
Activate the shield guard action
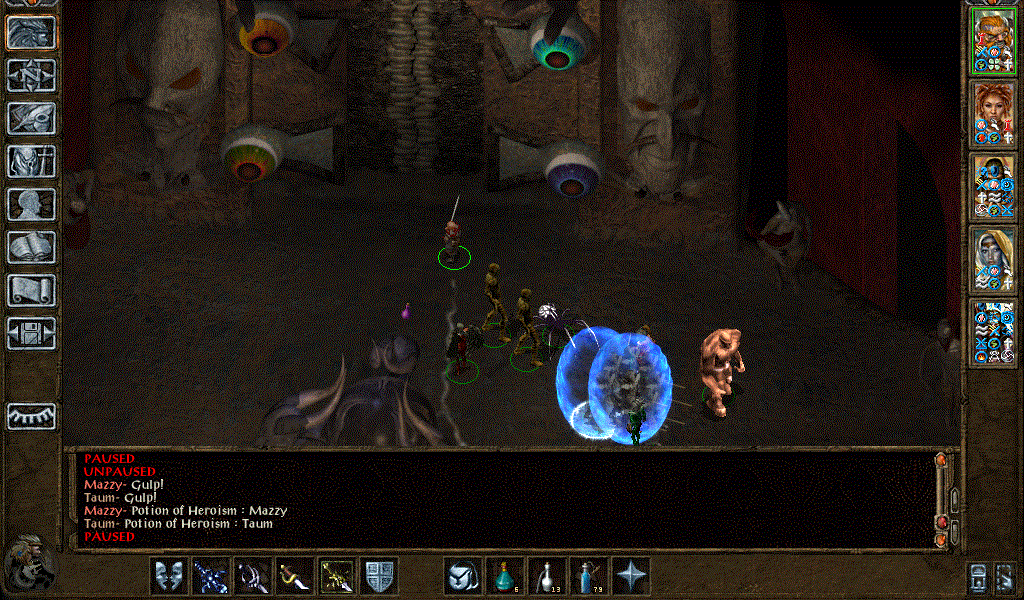tap(379, 576)
